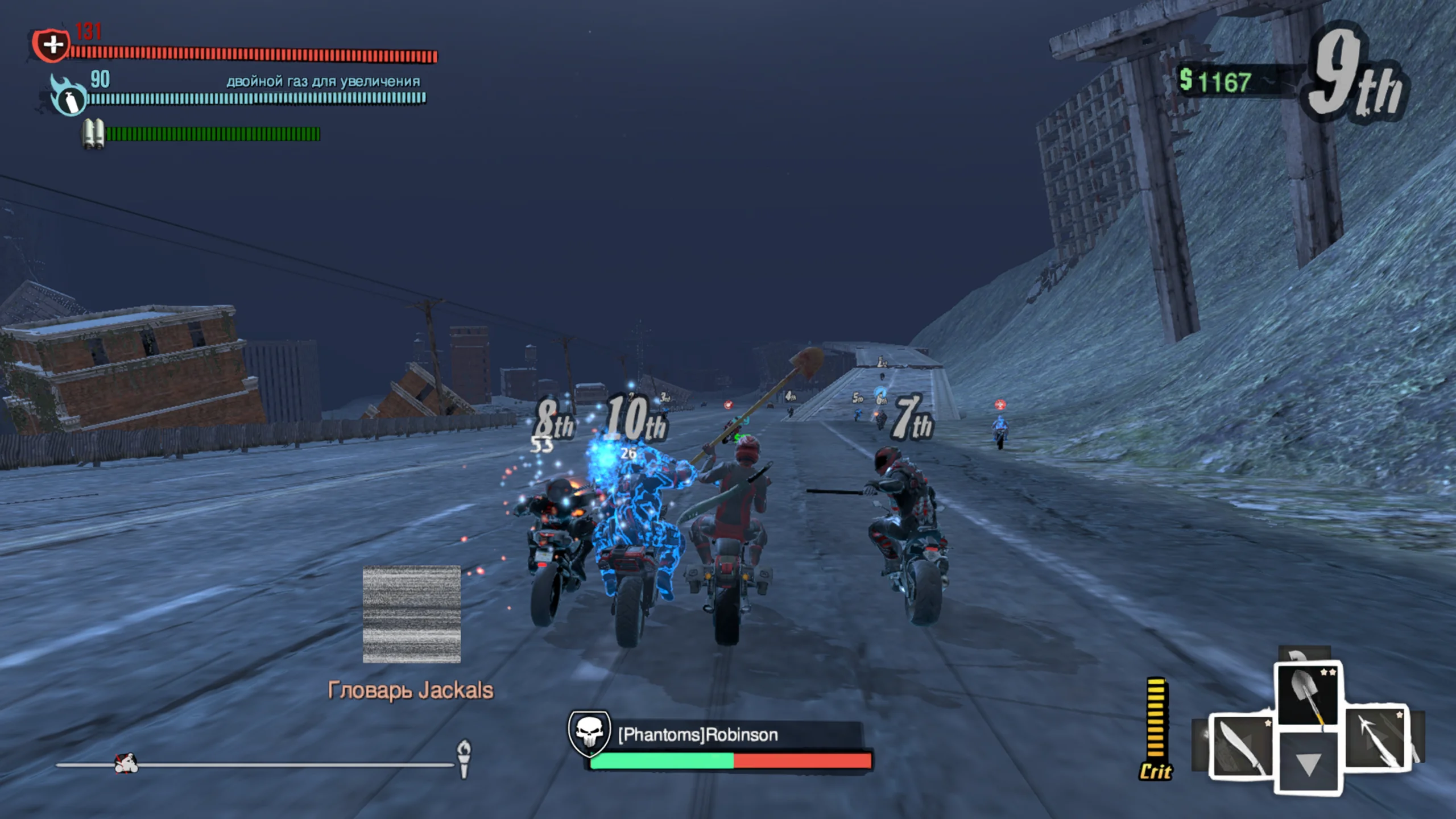1456x819 pixels.
Task: Select the rider marker on race progress track
Action: pos(126,763)
